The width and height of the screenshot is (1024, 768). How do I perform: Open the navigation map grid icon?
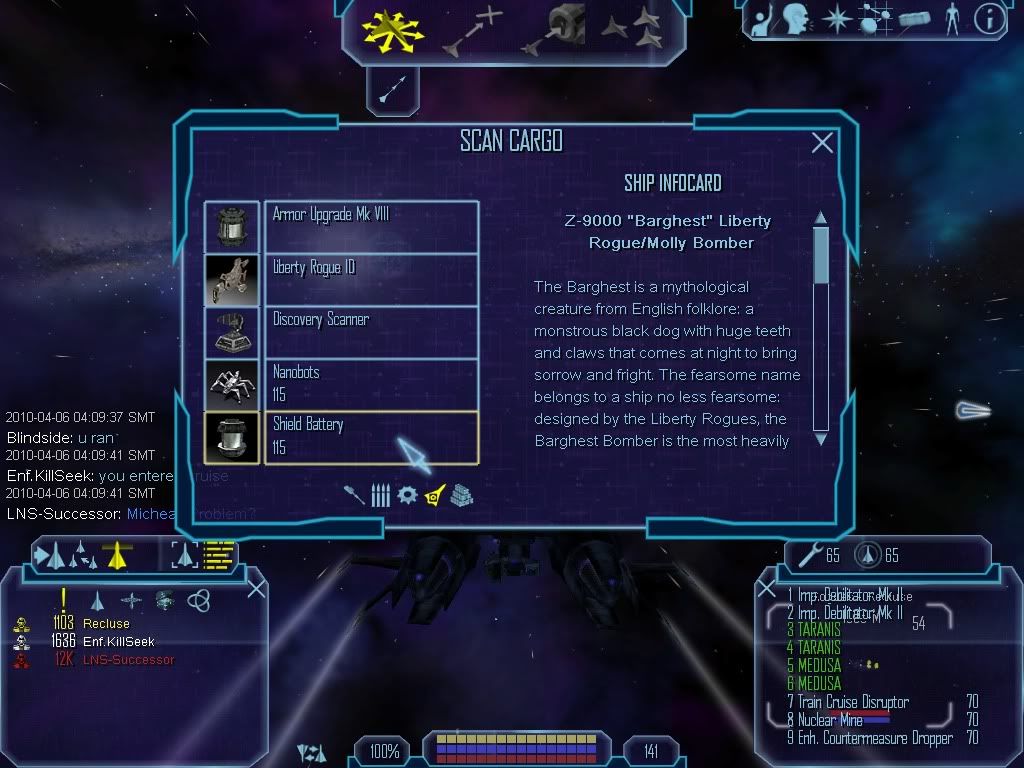pos(874,18)
